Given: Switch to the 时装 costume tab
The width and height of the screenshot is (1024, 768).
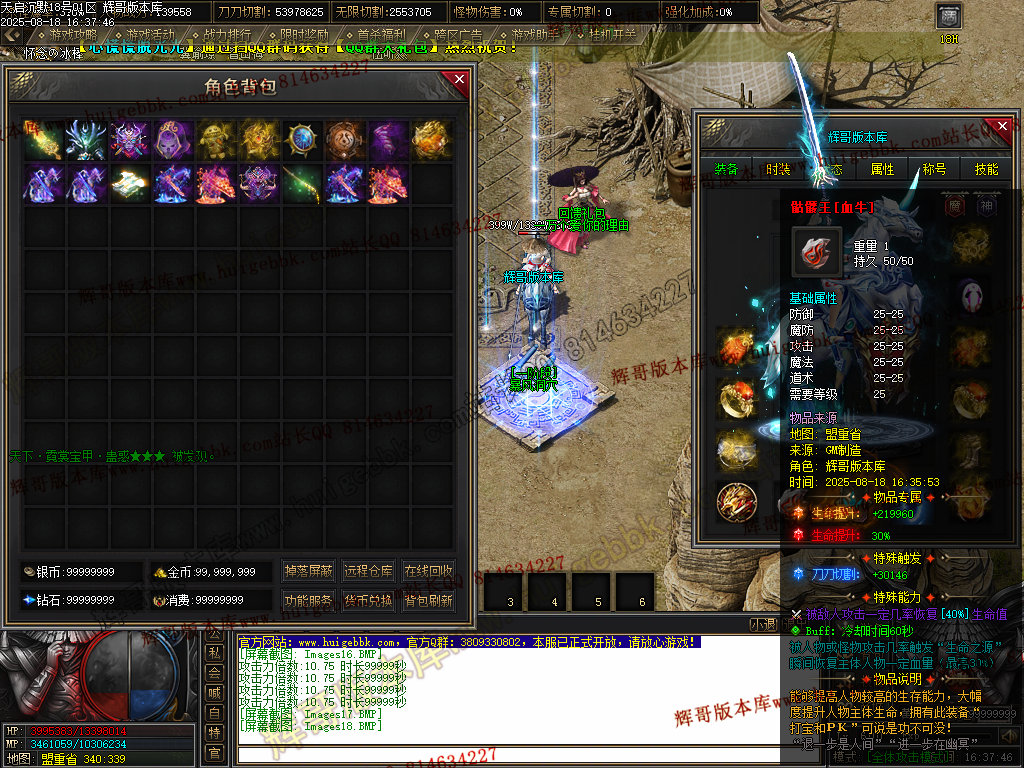Looking at the screenshot, I should pyautogui.click(x=778, y=169).
